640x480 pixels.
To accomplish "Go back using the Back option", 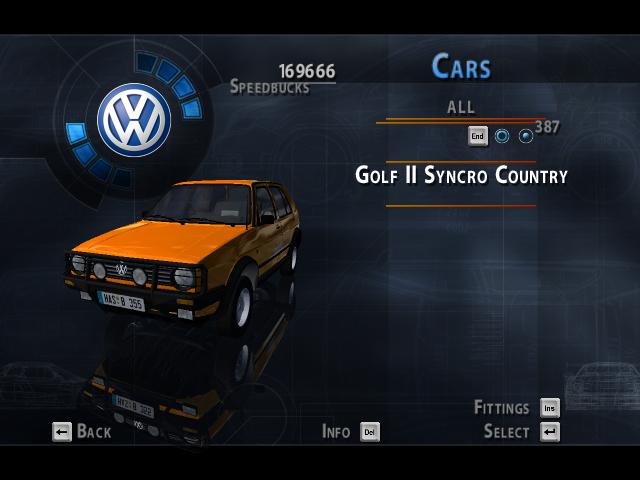I will click(82, 432).
